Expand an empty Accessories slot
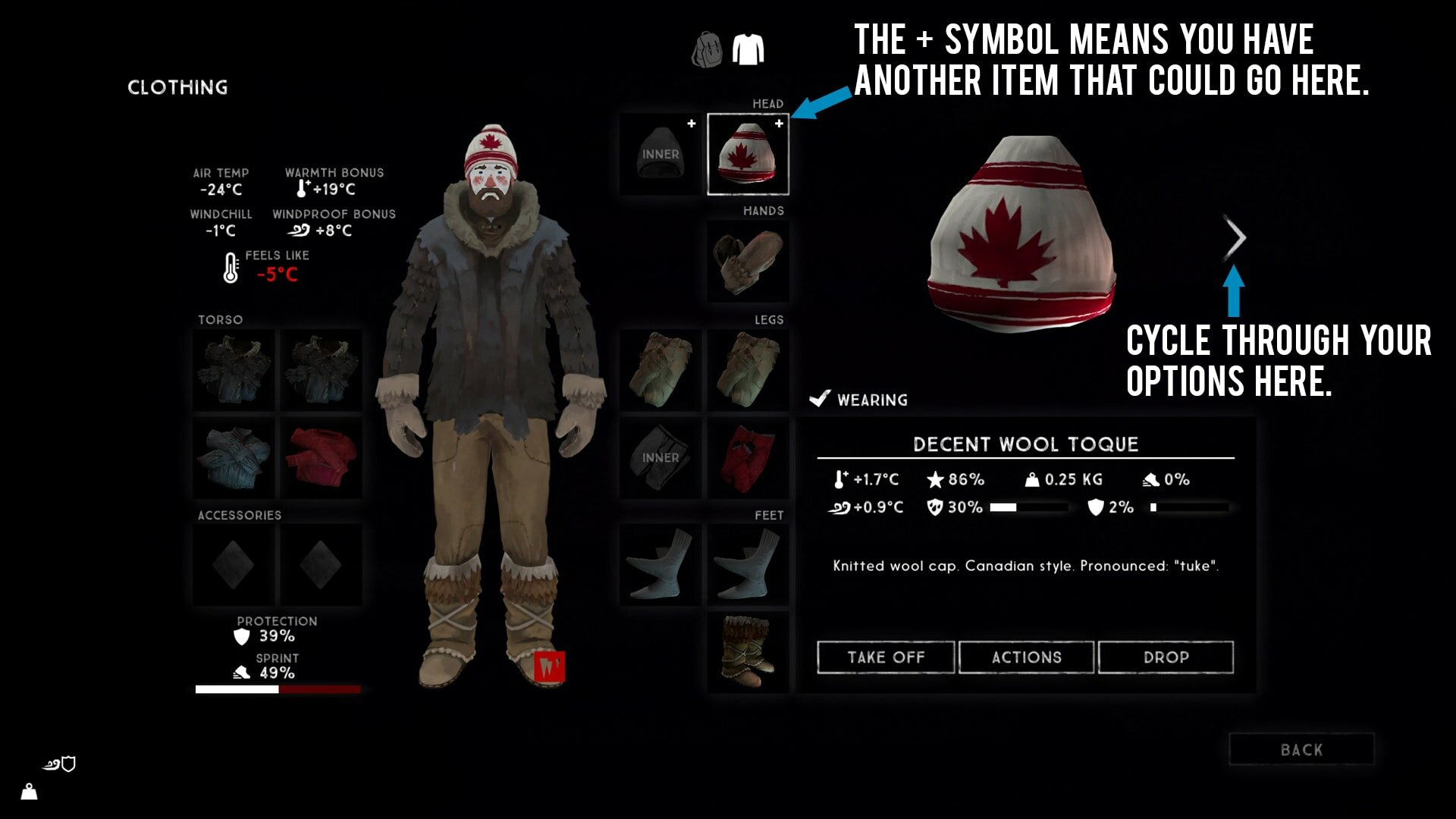The height and width of the screenshot is (819, 1456). click(x=233, y=564)
